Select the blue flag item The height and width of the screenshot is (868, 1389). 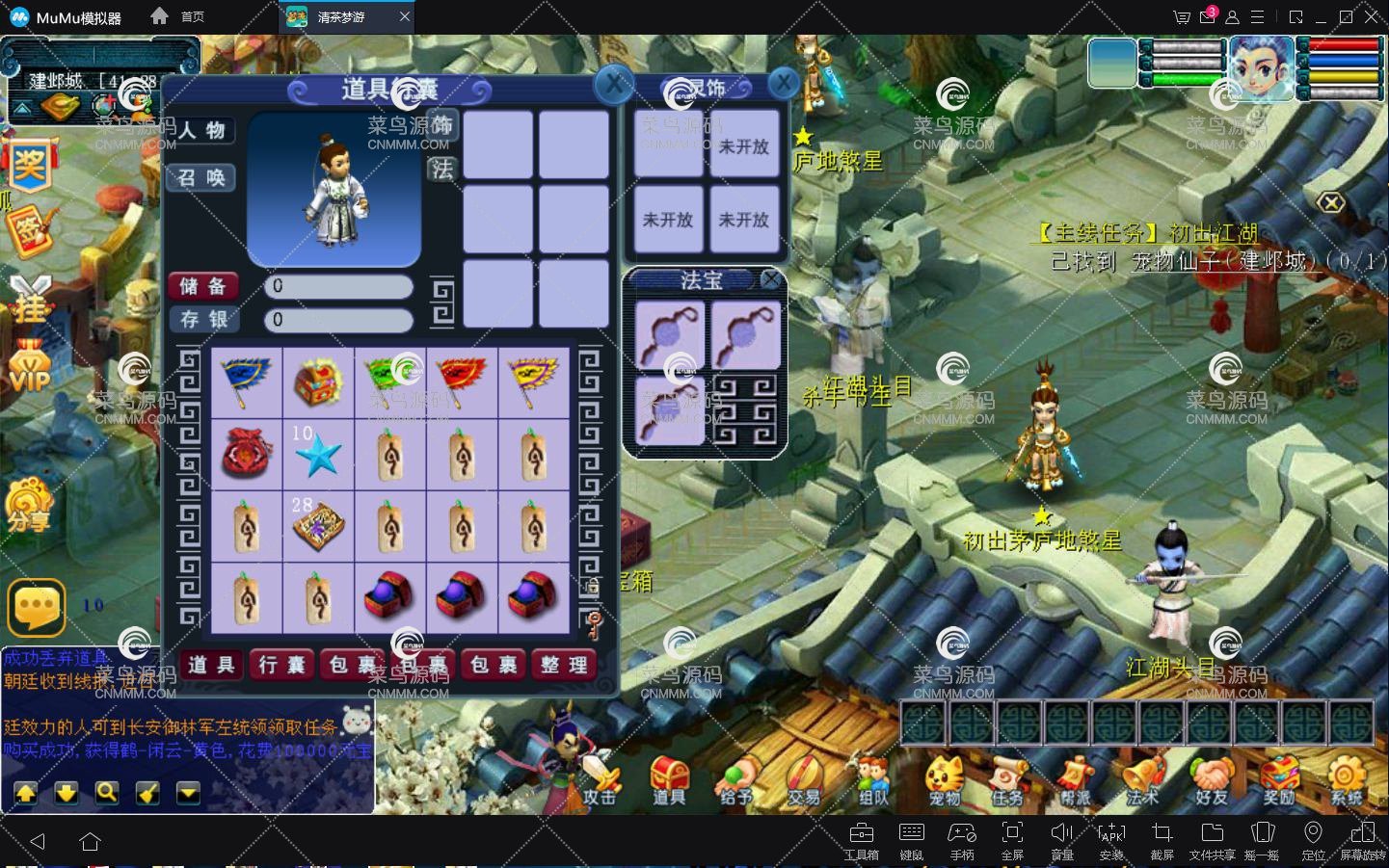point(247,381)
